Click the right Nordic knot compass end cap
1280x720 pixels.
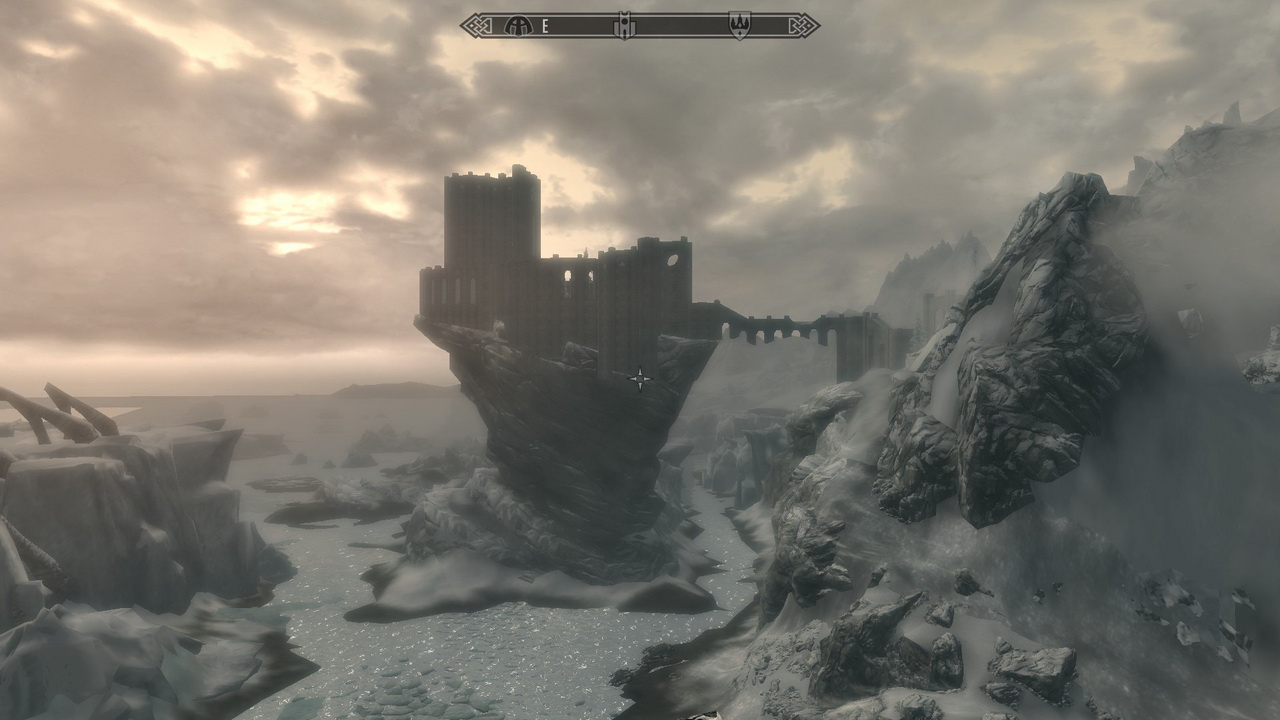tap(803, 24)
